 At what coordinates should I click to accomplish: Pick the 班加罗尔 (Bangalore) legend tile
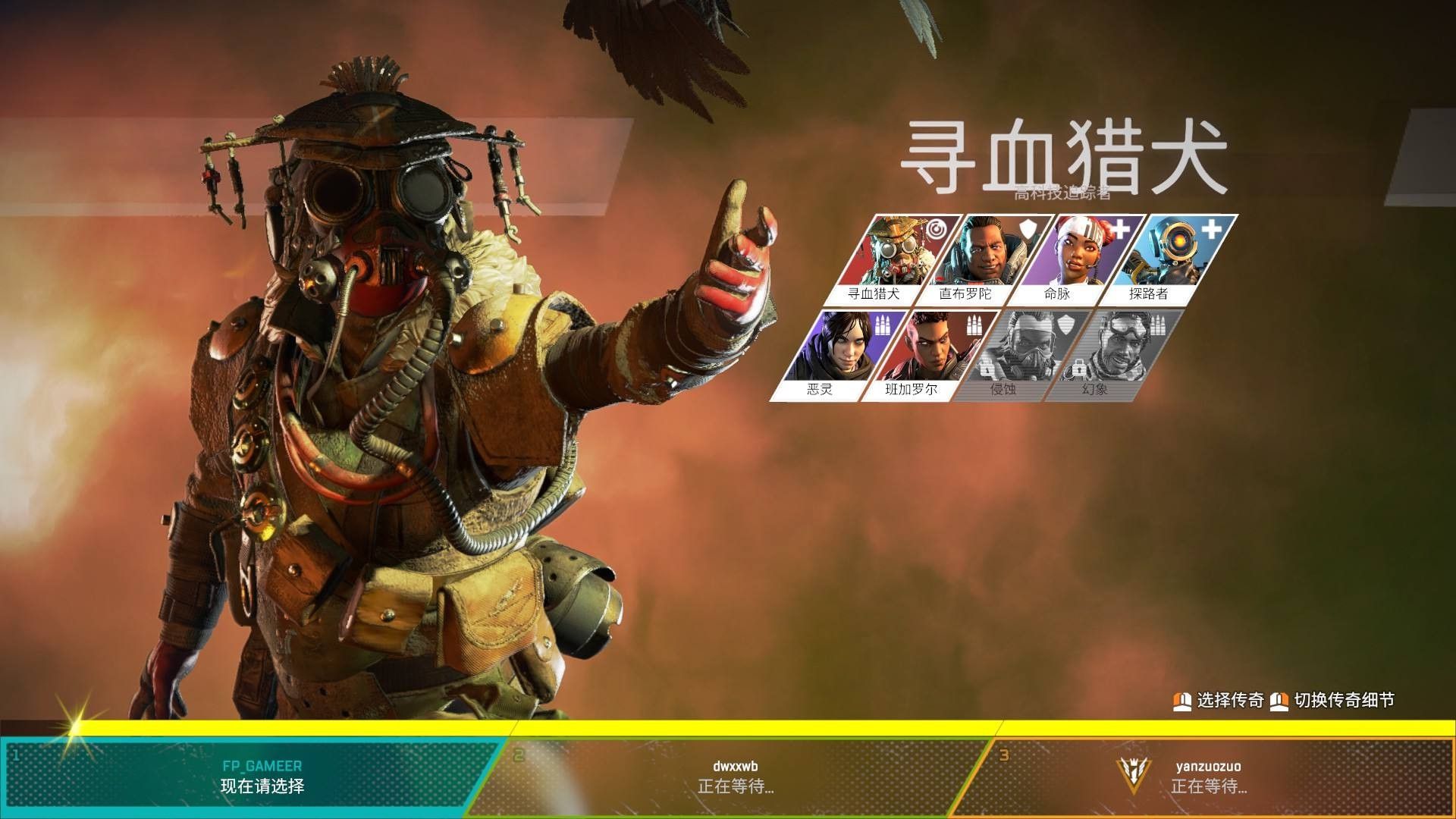pos(924,353)
